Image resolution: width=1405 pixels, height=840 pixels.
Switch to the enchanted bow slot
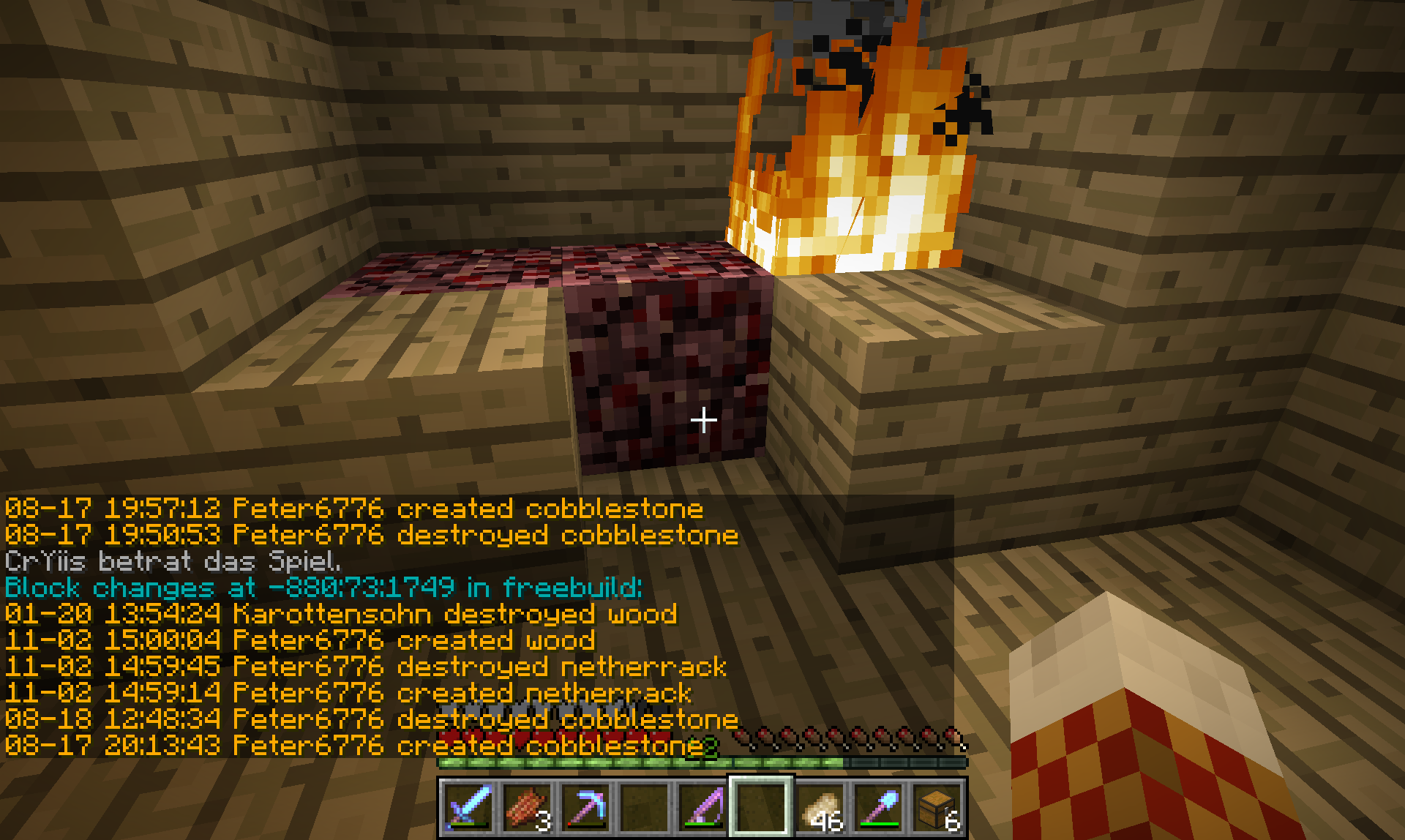point(702,807)
